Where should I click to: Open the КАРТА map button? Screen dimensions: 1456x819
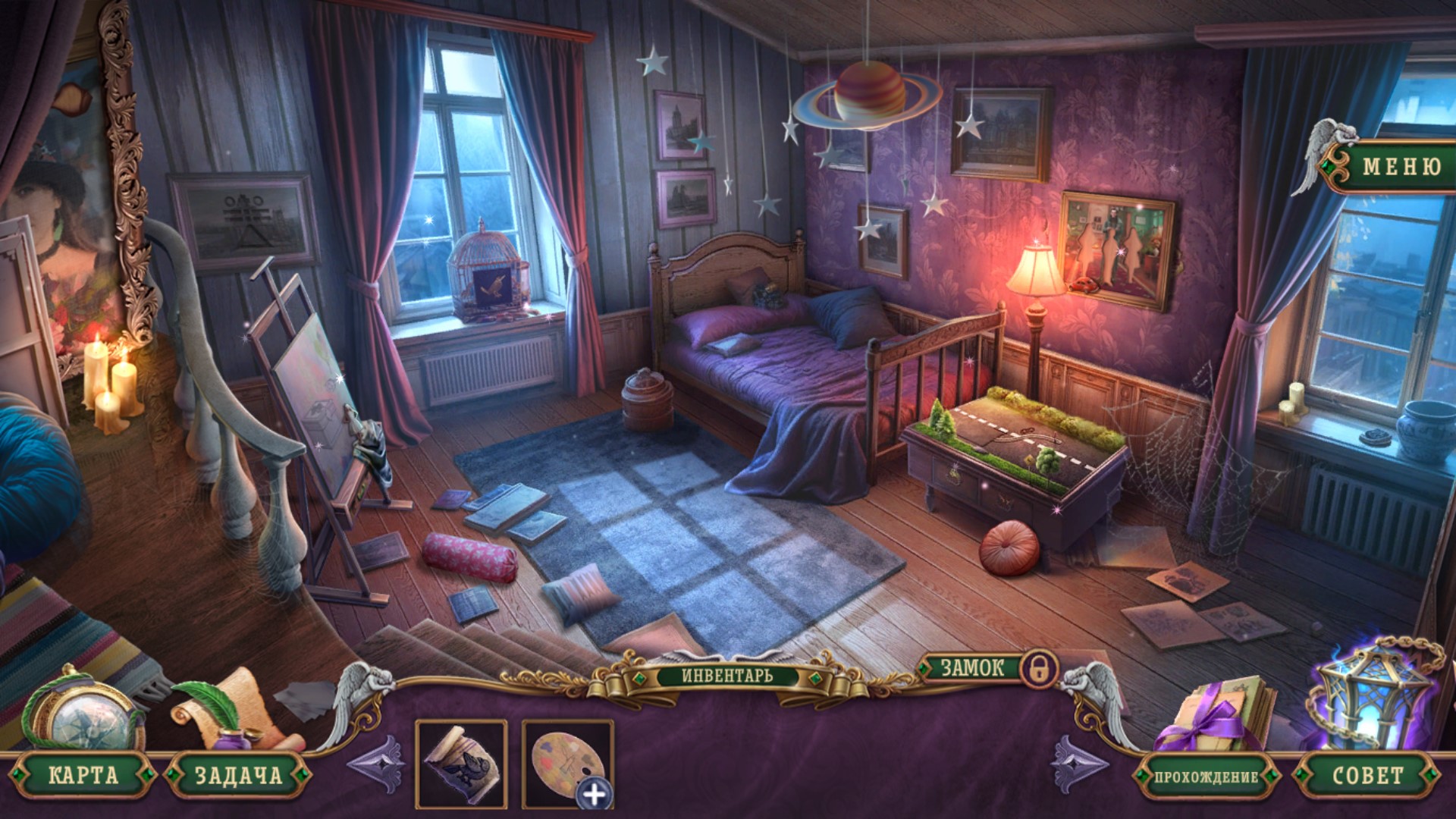[83, 775]
